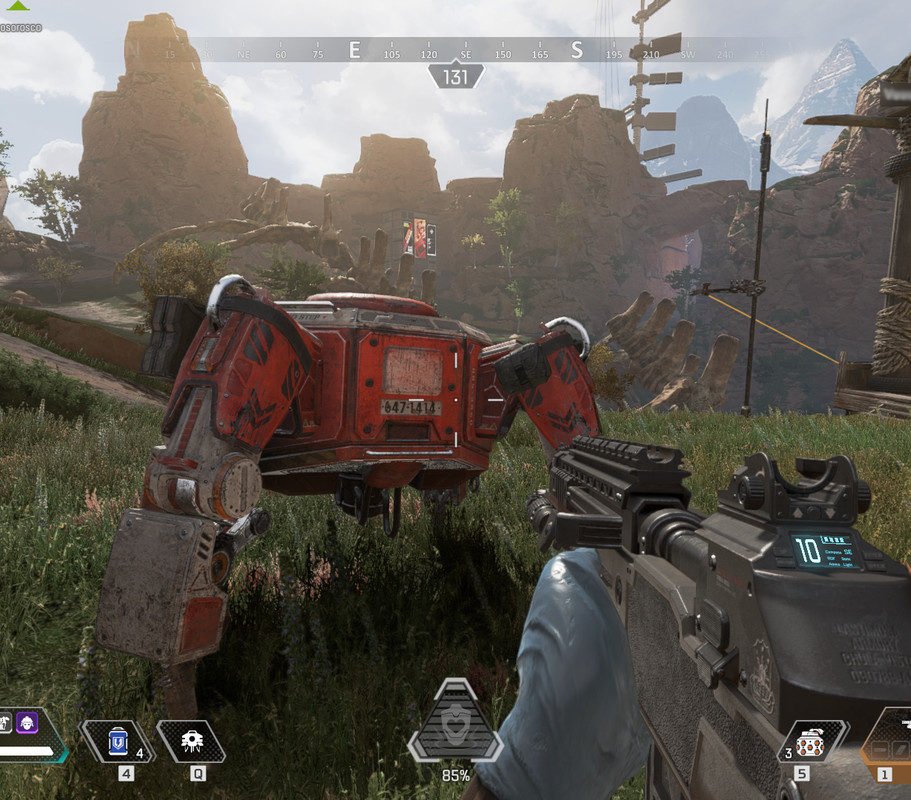Choose the thermite grenade ordnance slot
911x800 pixels.
coord(806,743)
